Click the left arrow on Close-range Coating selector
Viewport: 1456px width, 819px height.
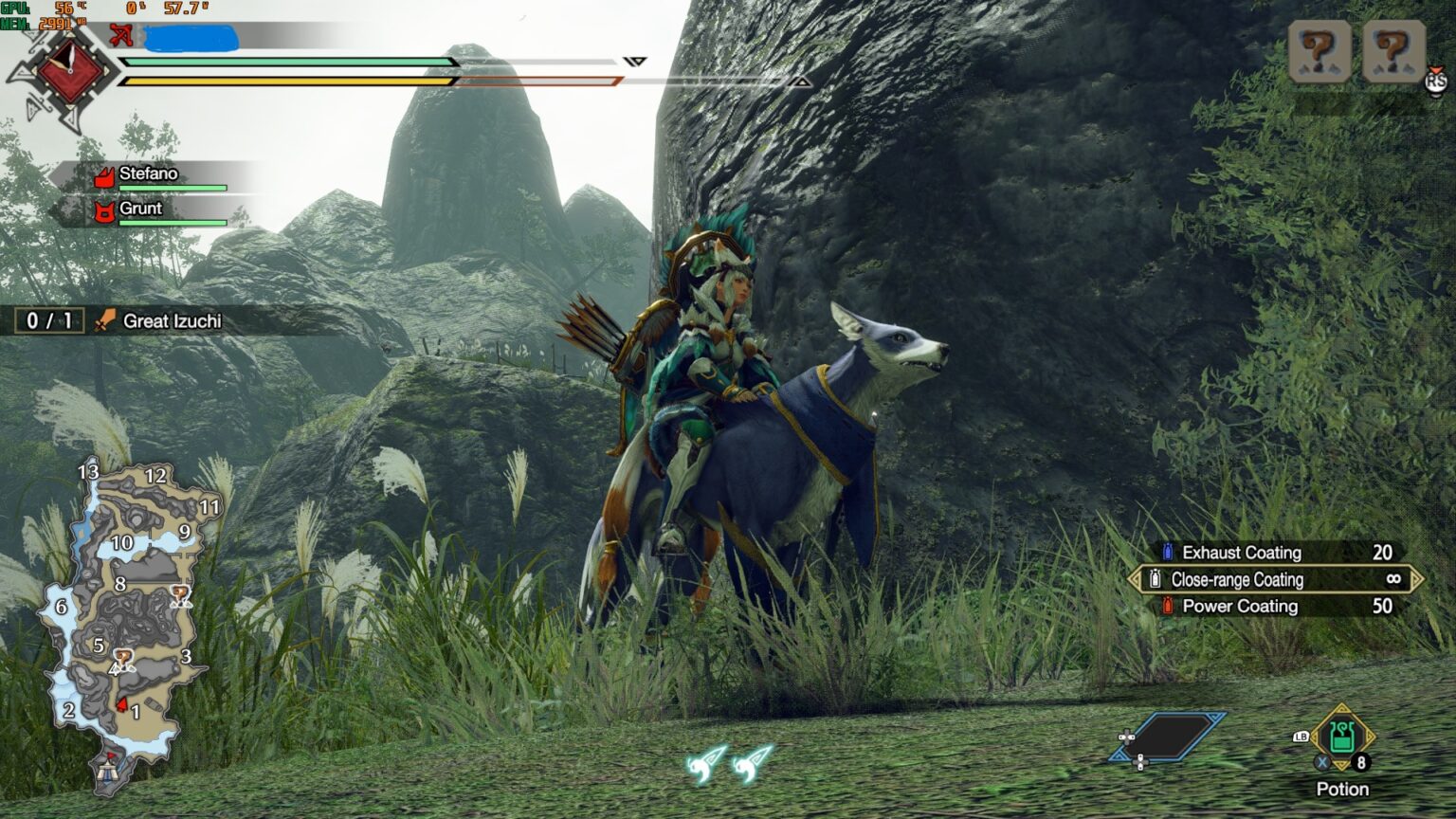1135,579
